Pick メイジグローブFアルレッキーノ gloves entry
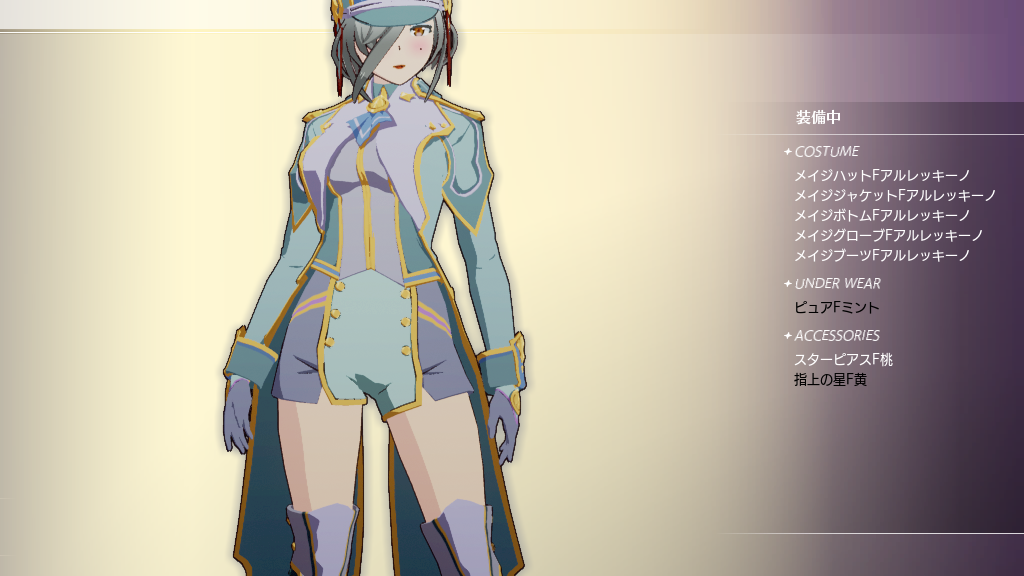 tap(888, 235)
